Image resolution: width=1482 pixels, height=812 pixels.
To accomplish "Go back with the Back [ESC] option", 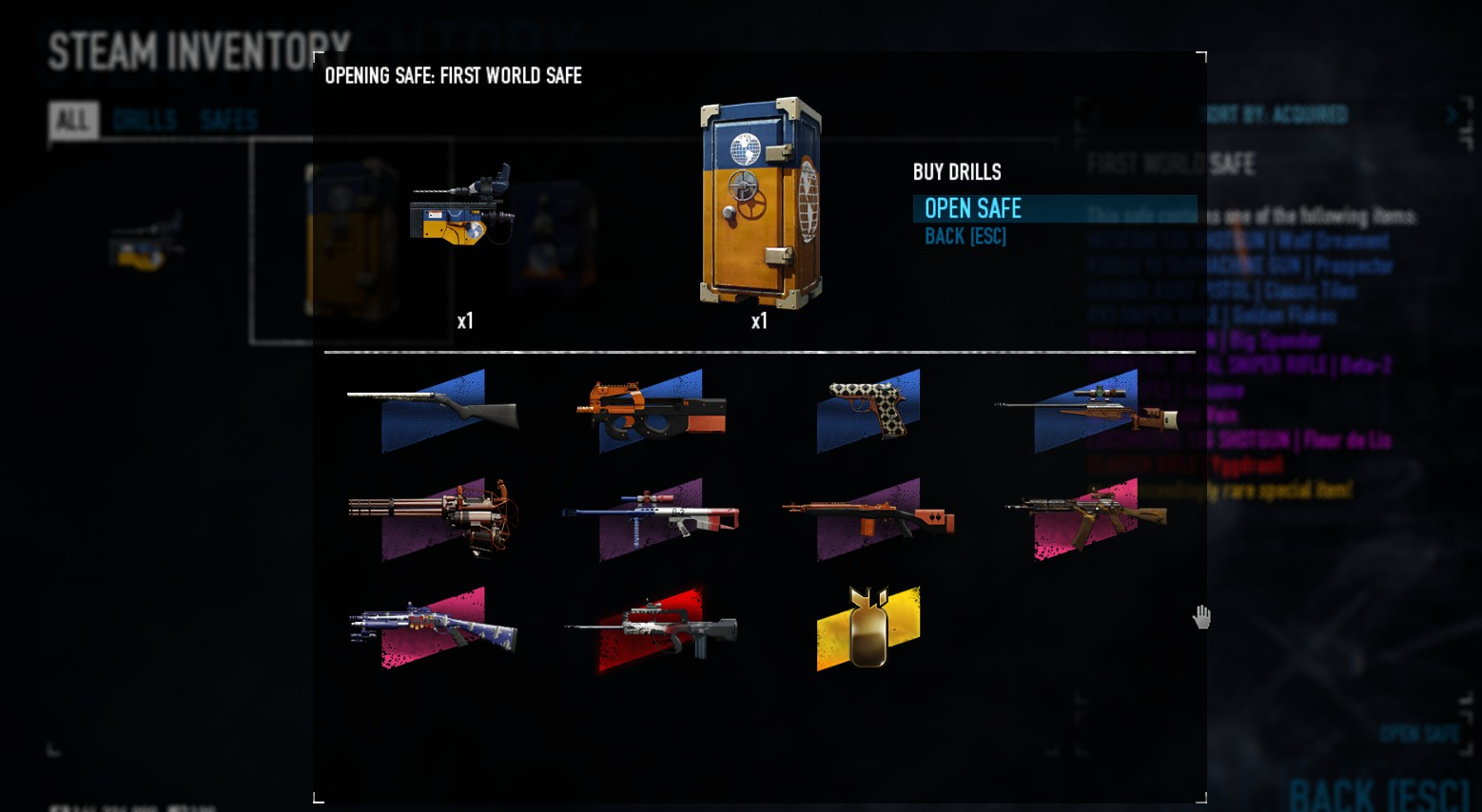I will pyautogui.click(x=965, y=237).
